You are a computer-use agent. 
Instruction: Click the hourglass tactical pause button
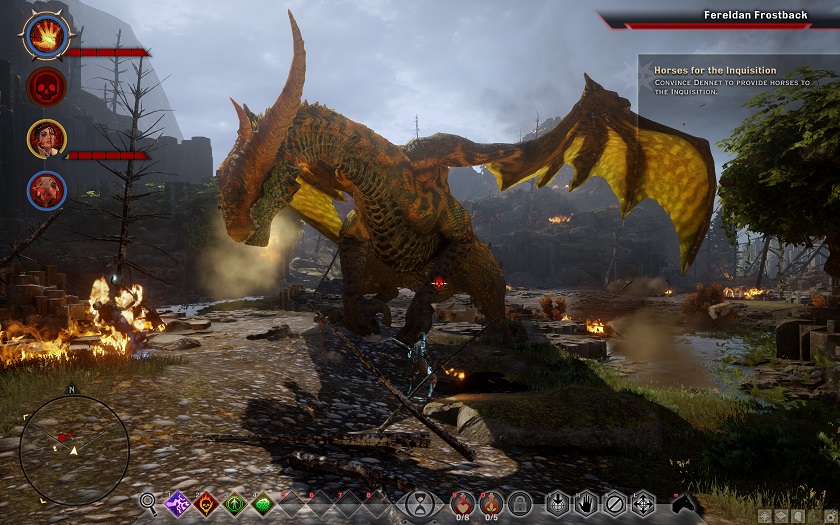[424, 503]
